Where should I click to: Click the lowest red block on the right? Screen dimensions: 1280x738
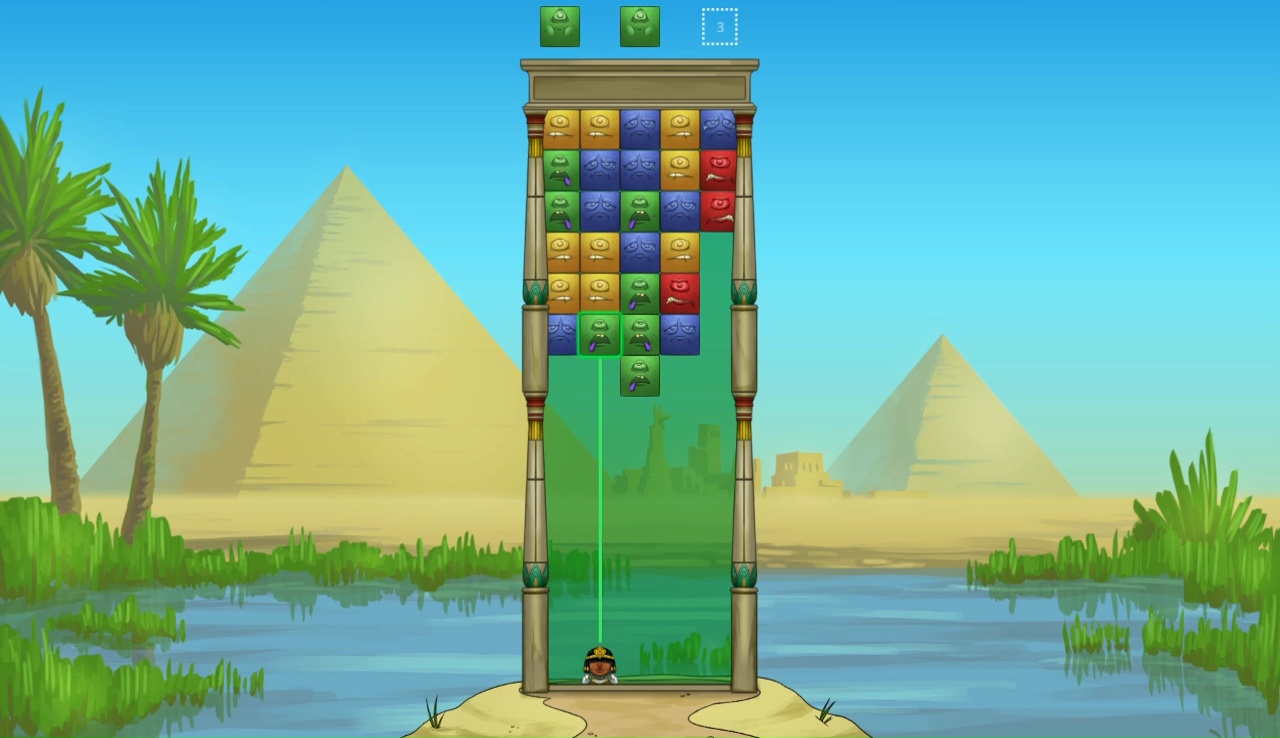click(680, 291)
